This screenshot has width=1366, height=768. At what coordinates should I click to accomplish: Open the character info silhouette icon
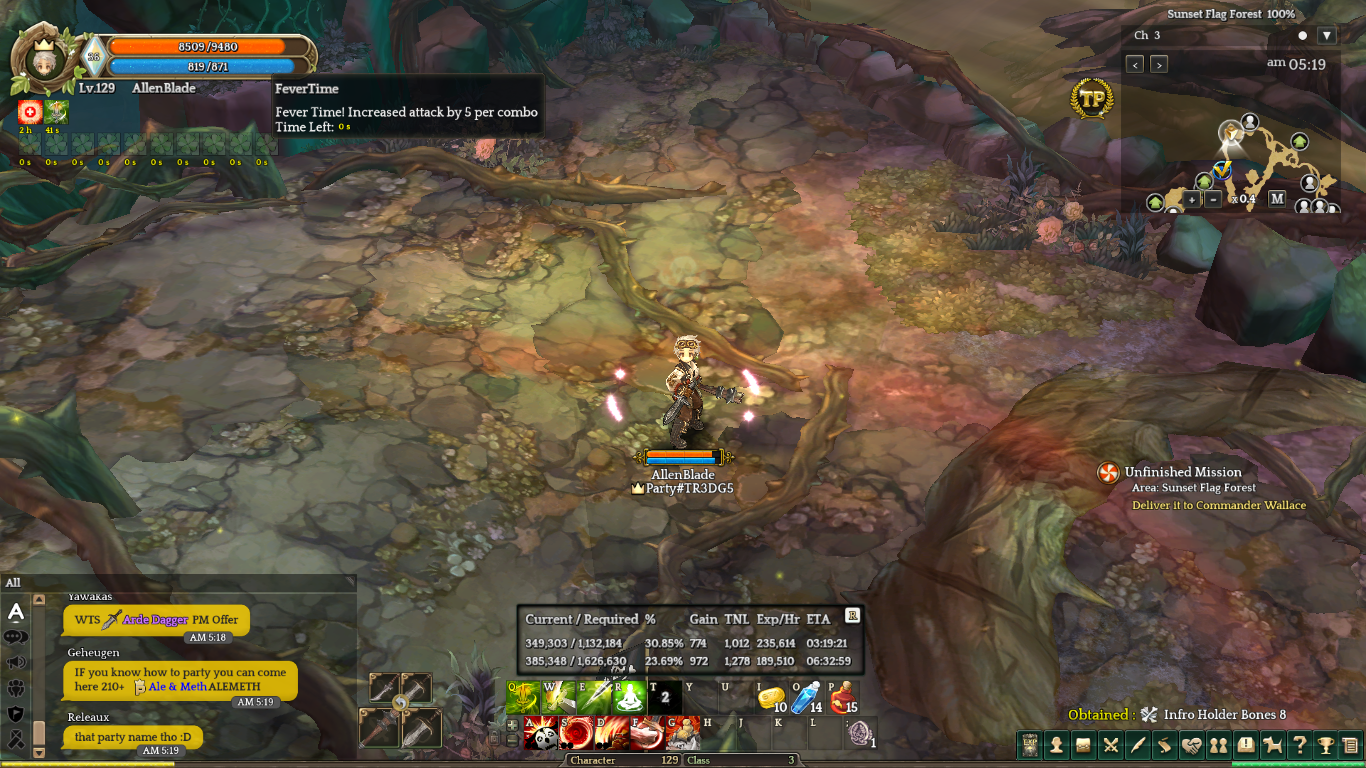click(x=1056, y=745)
